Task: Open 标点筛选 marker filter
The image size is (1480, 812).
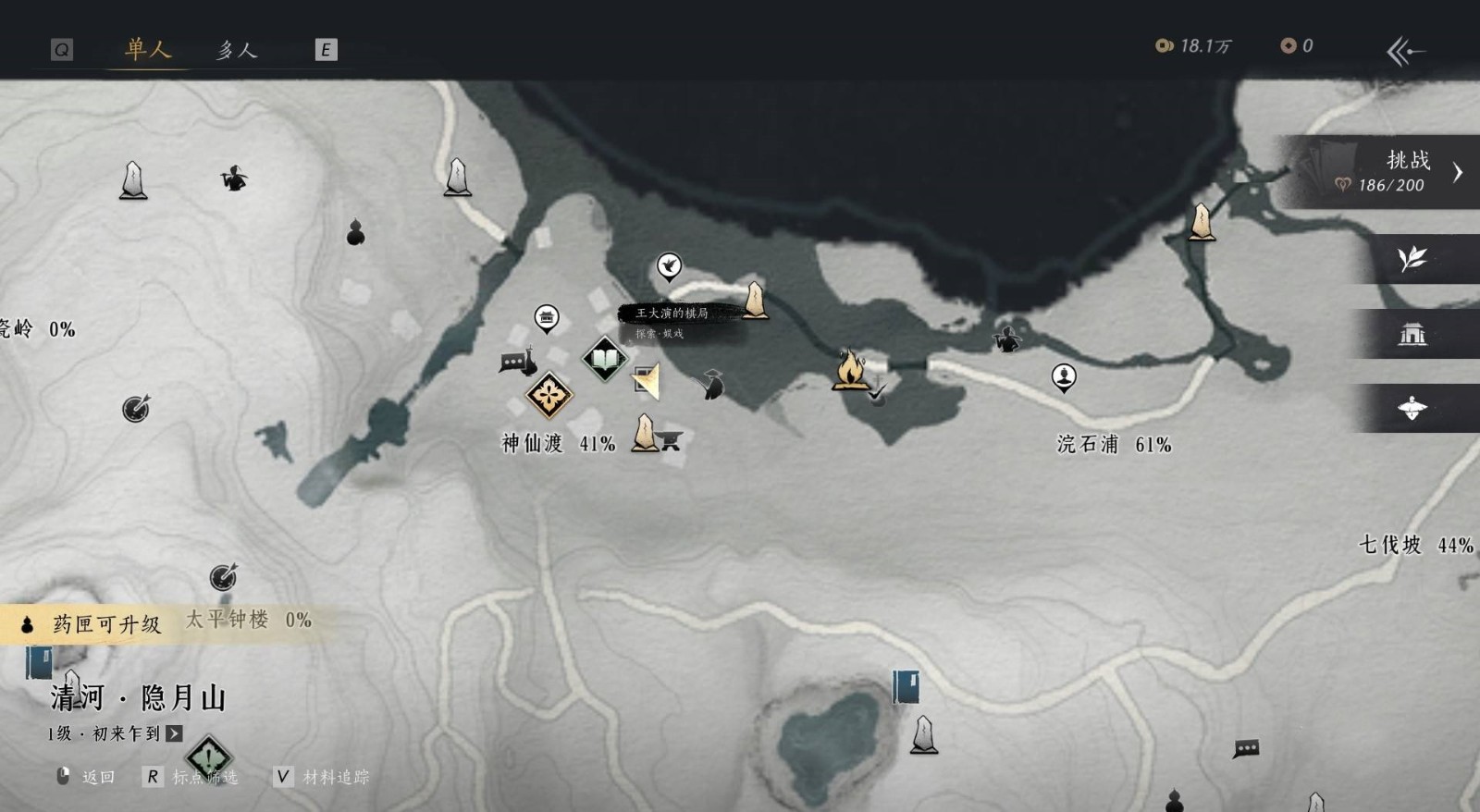Action: [192, 777]
